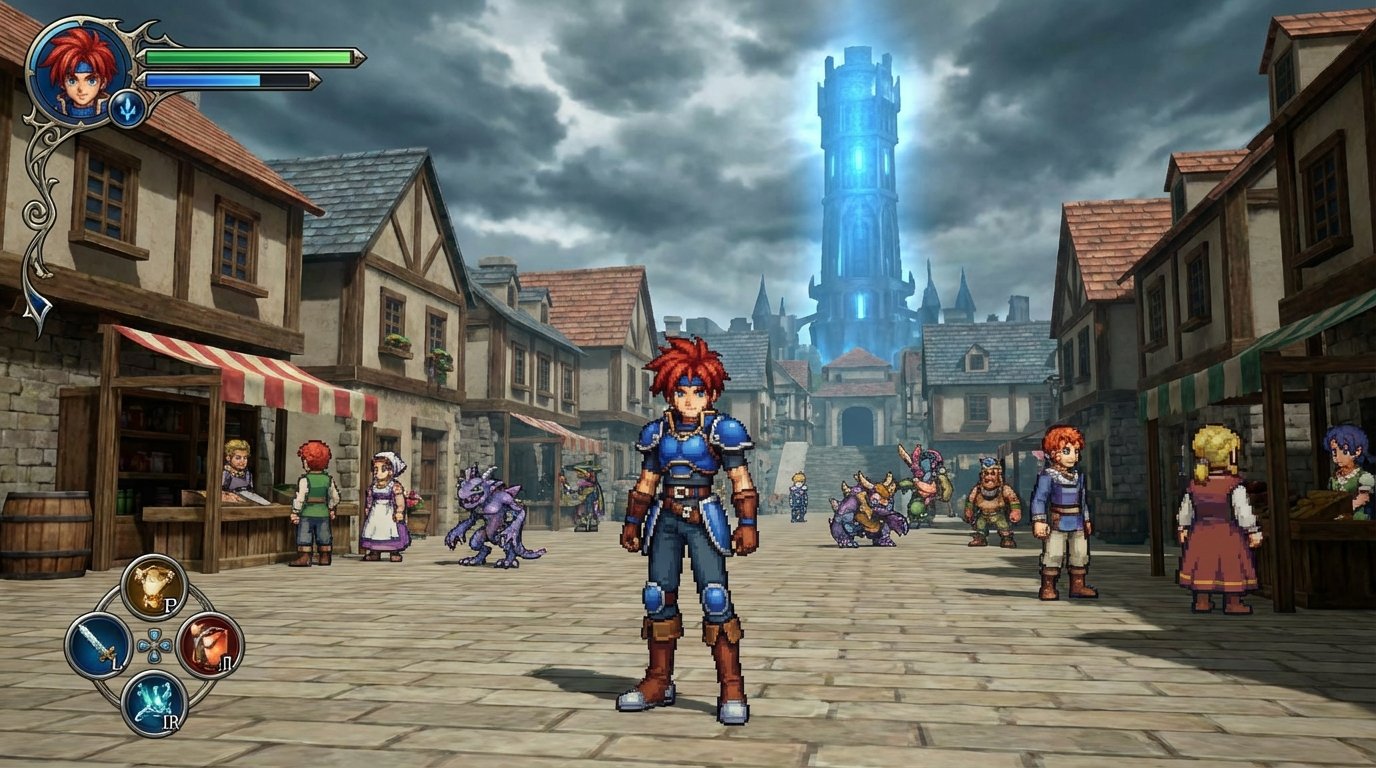Click the green health bar
Image resolution: width=1376 pixels, height=768 pixels.
click(250, 55)
